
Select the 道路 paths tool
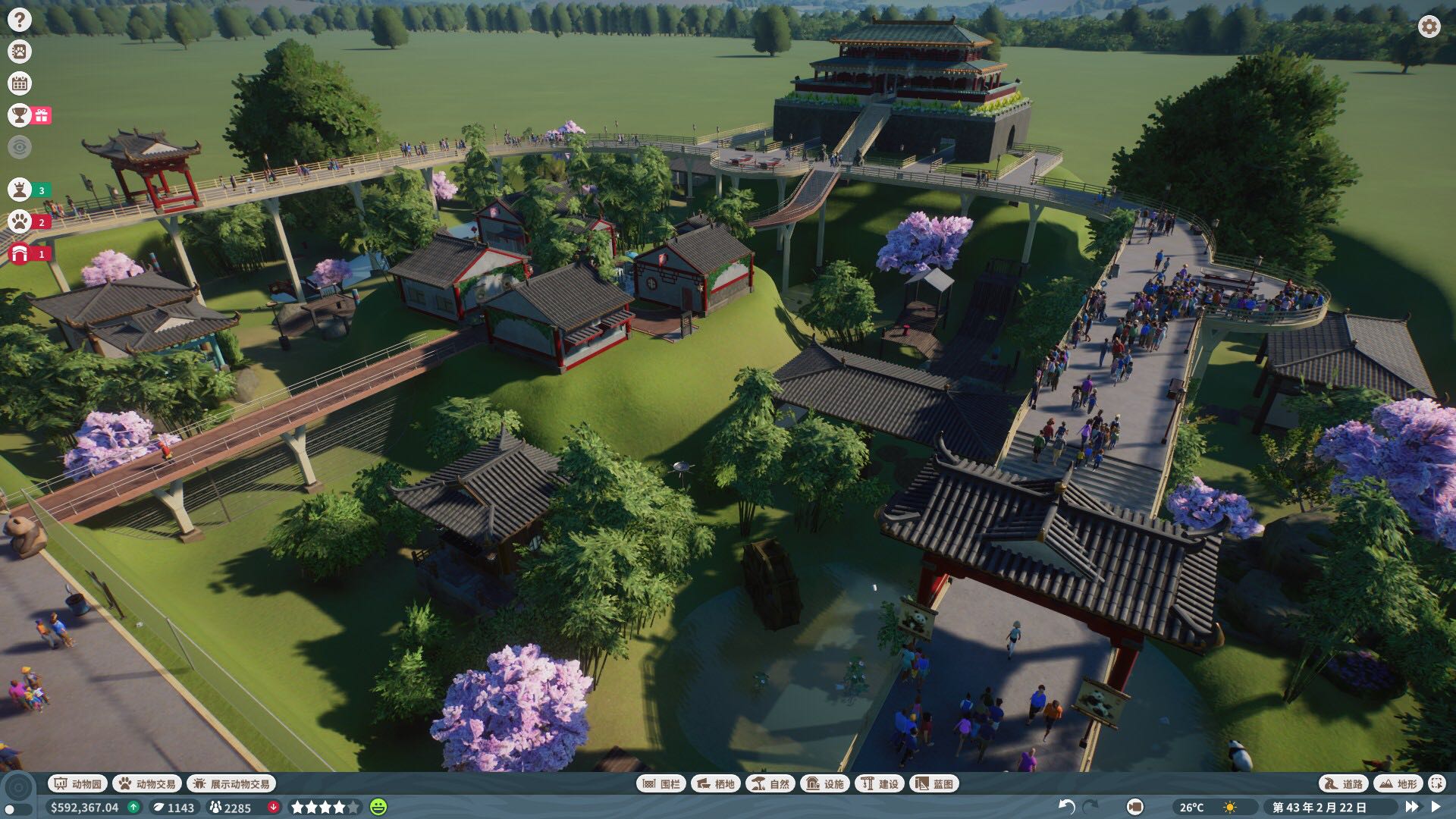[x=1343, y=783]
